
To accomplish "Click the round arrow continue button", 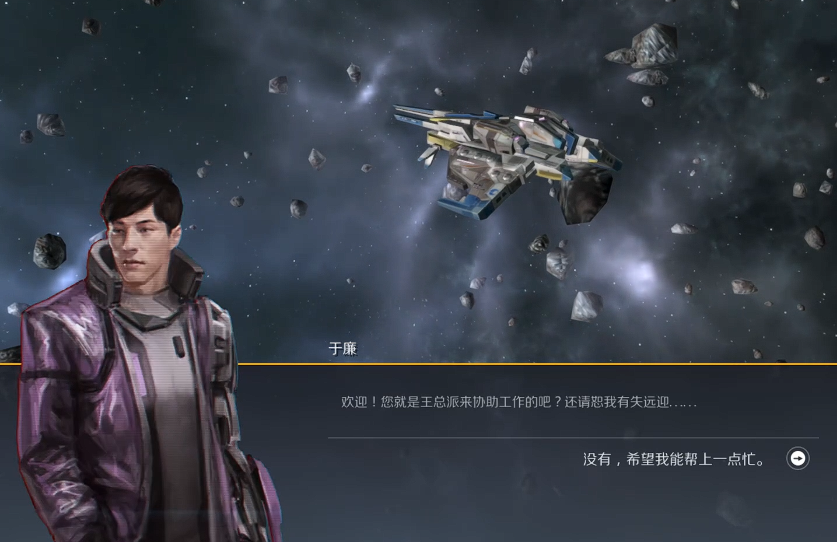I will pos(798,458).
